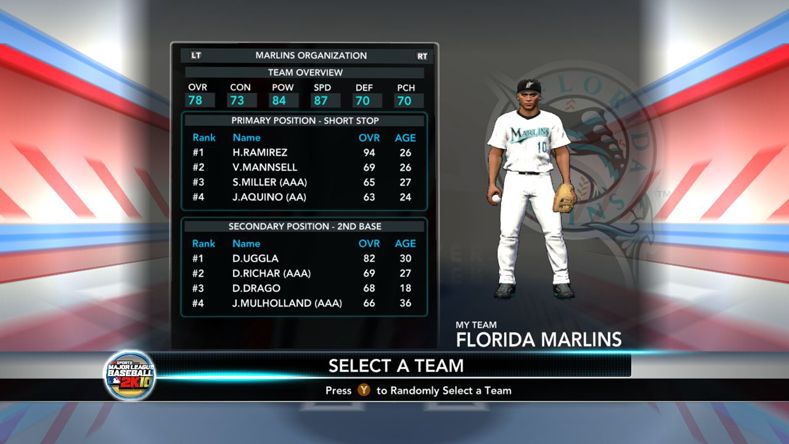Choose D.Uggla in the 2nd base list
789x444 pixels.
304,258
